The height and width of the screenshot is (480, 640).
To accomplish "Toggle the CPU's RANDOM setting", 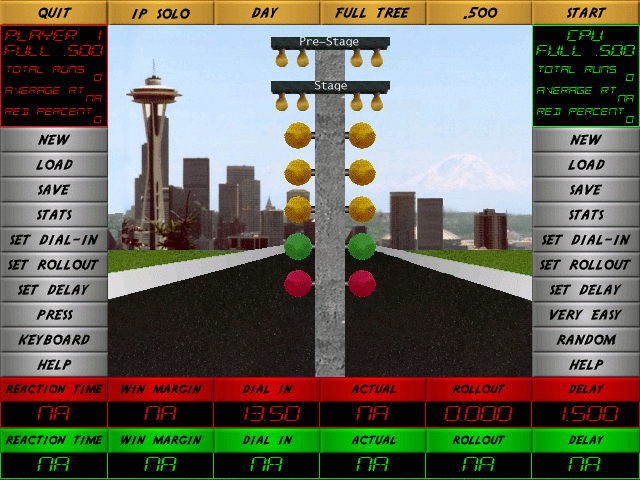I will pyautogui.click(x=586, y=340).
